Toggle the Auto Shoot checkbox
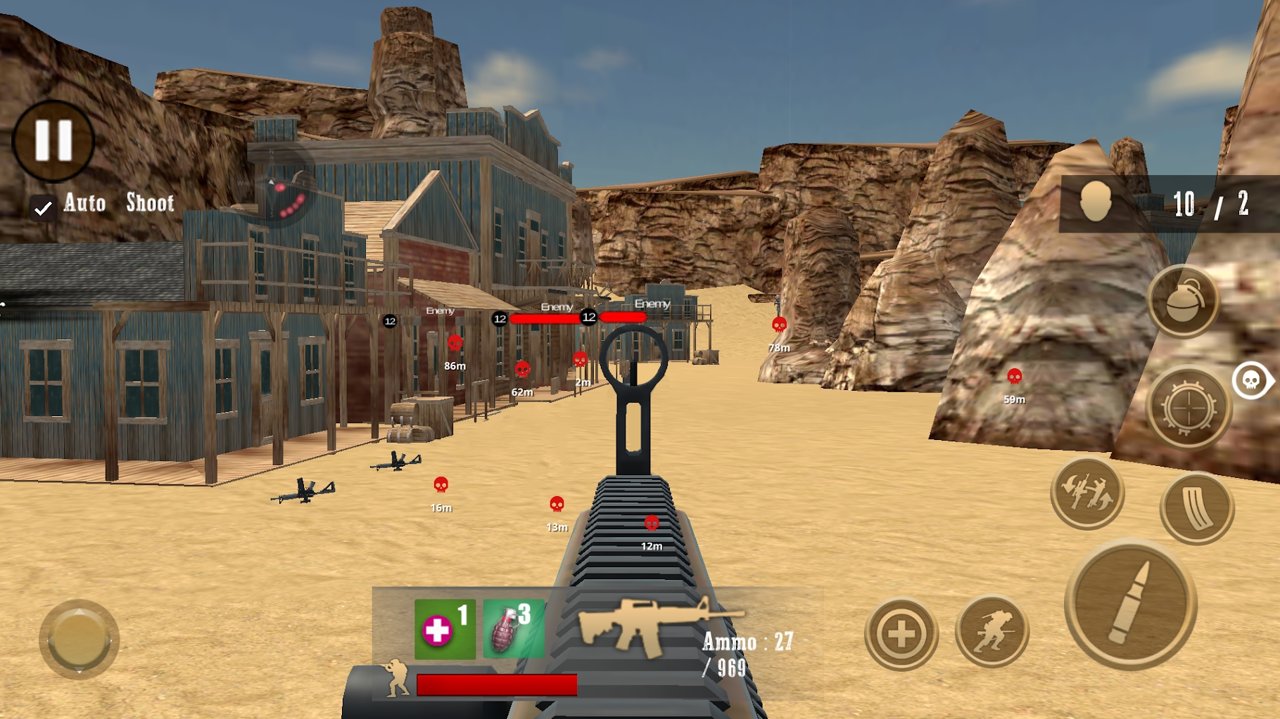The width and height of the screenshot is (1280, 719). point(43,207)
